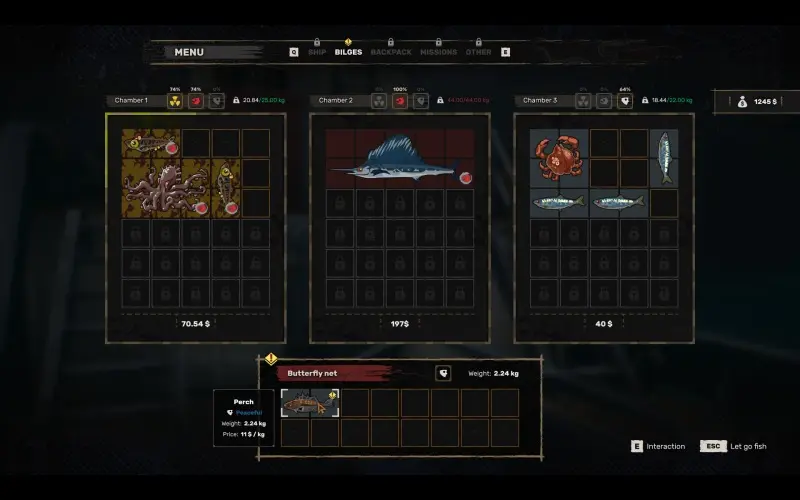Choose the red crab in Chamber 3
The width and height of the screenshot is (800, 500).
(x=558, y=158)
